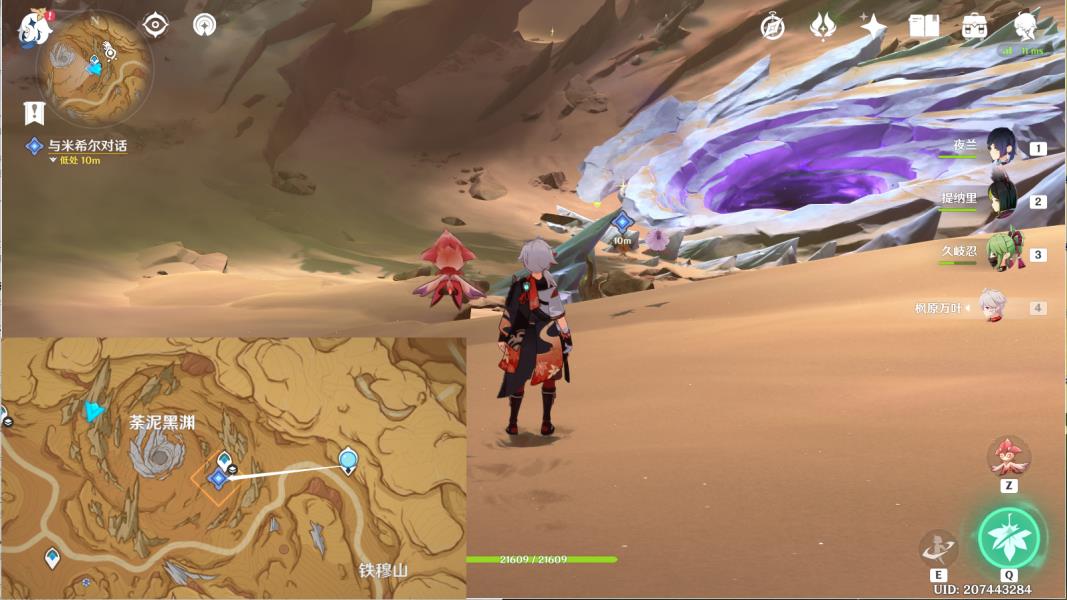Switch to party member 提纳里
The image size is (1067, 600).
(1003, 199)
